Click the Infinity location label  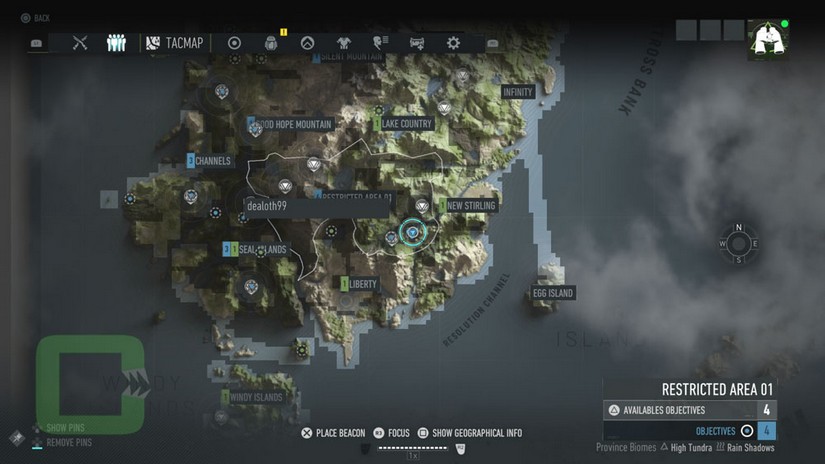tap(517, 92)
